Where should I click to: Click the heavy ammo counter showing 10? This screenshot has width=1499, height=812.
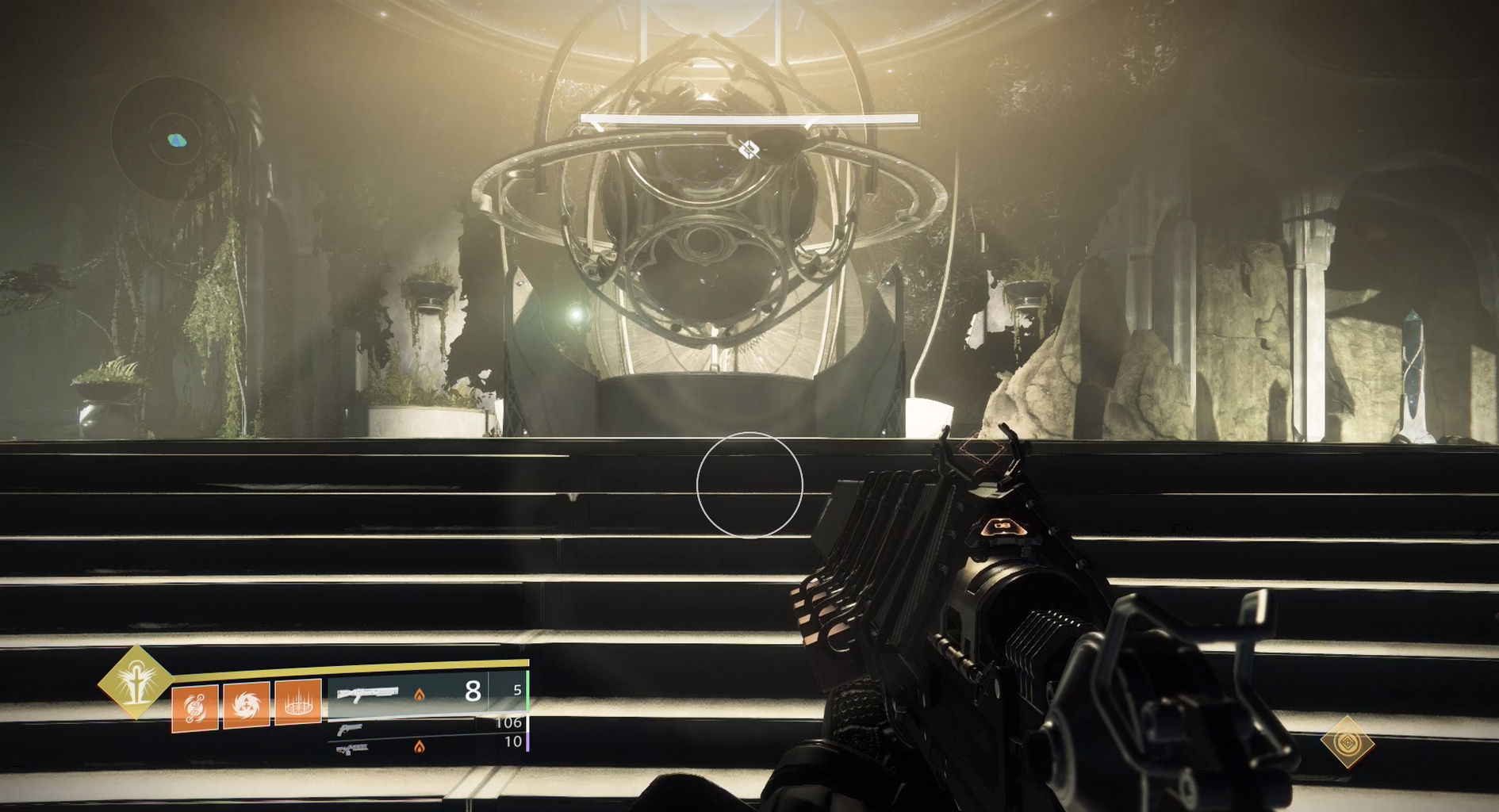click(x=512, y=742)
